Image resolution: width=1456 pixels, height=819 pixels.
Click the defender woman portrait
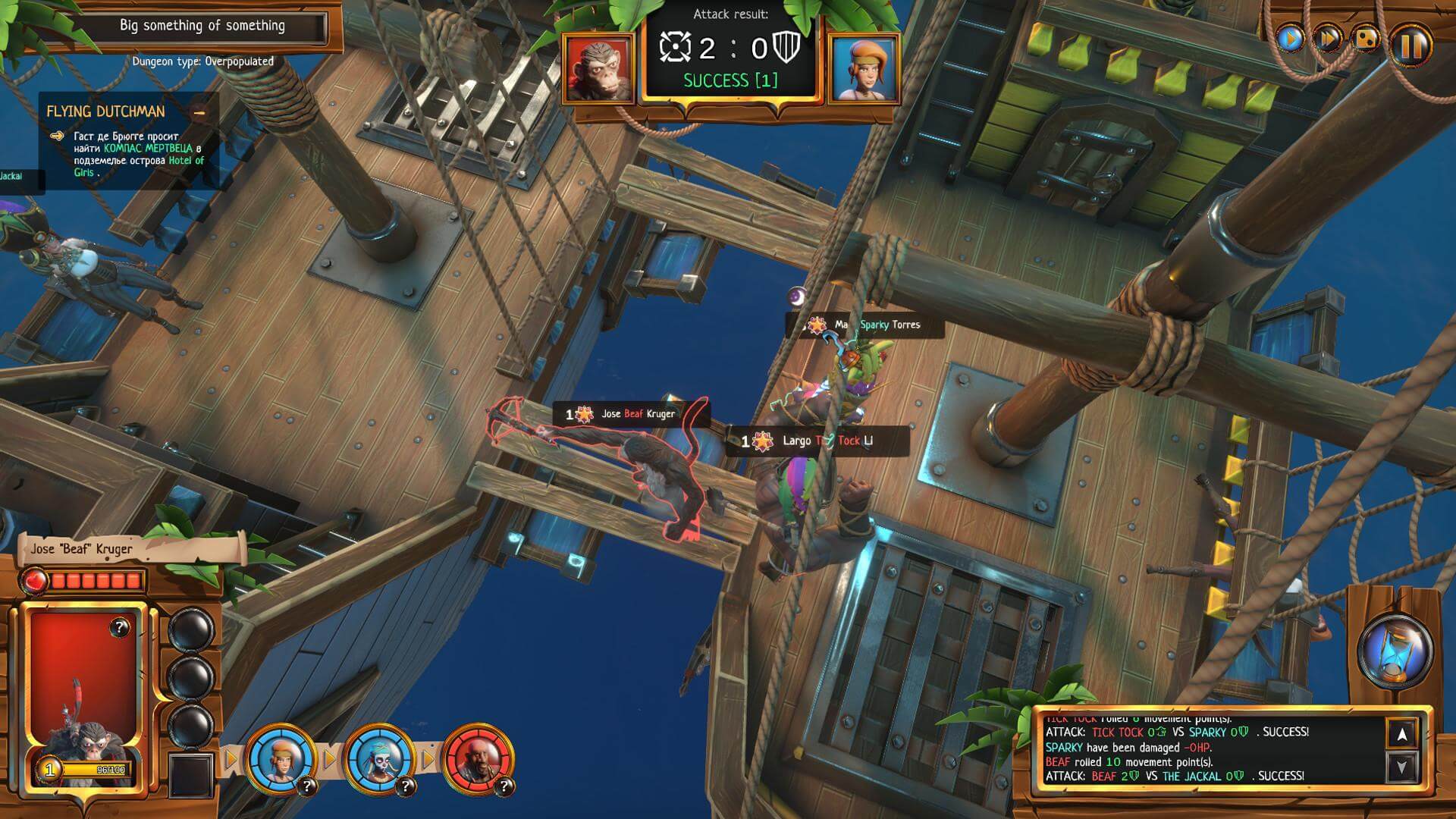click(x=864, y=68)
